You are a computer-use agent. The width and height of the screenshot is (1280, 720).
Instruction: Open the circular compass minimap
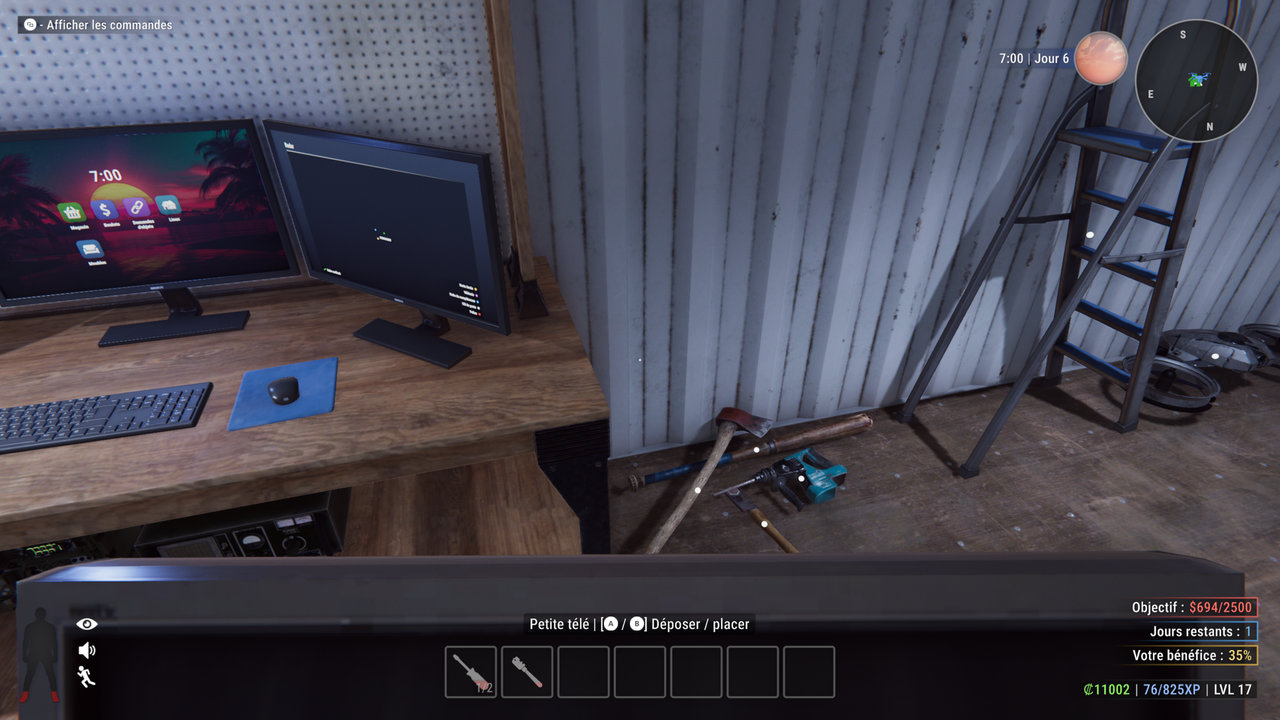tap(1196, 80)
